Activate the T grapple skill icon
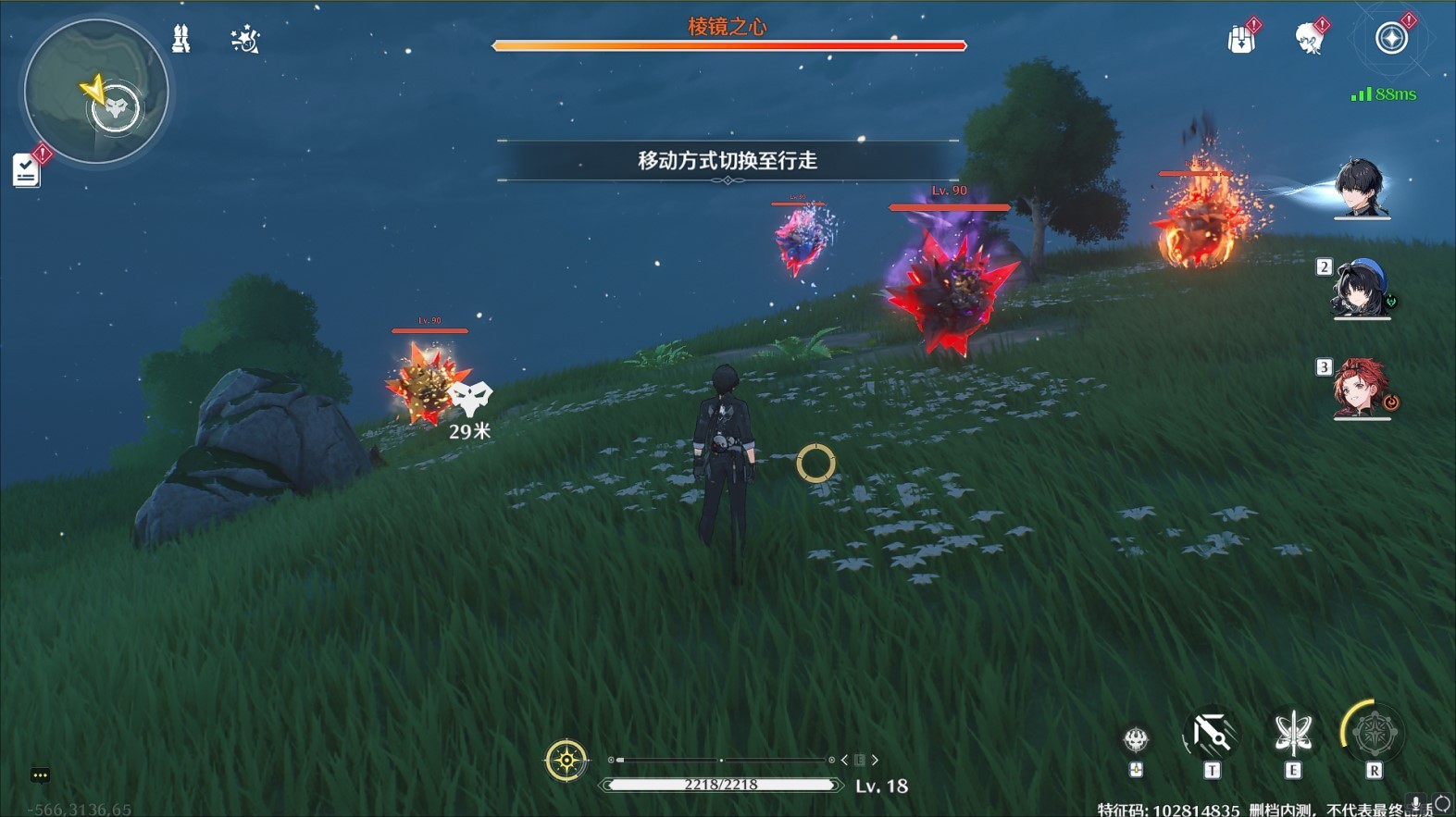The image size is (1456, 817). point(1213,734)
